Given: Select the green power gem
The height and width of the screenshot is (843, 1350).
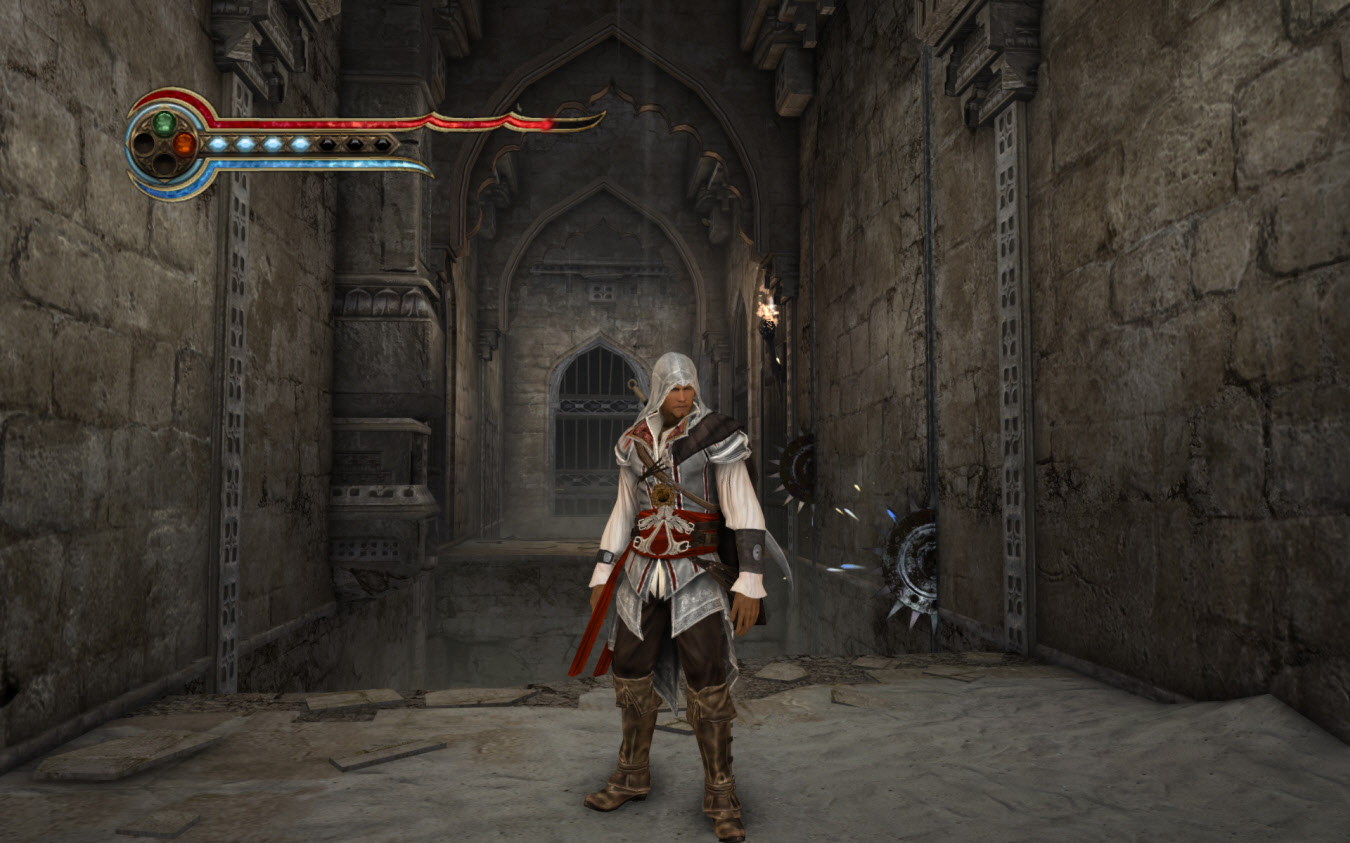Looking at the screenshot, I should pos(164,124).
